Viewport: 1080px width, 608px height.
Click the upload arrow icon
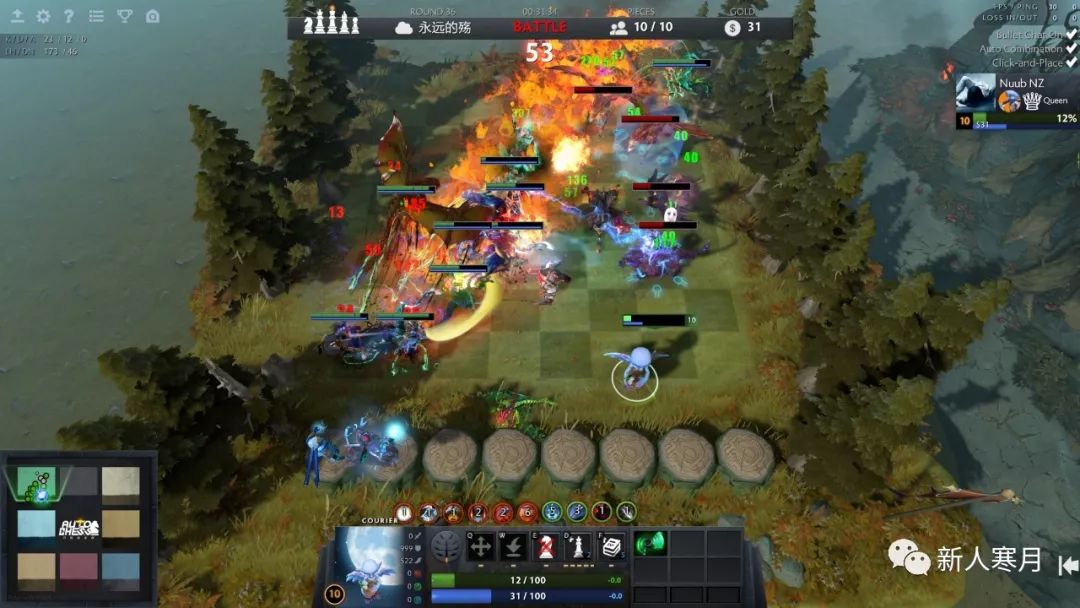click(x=17, y=16)
